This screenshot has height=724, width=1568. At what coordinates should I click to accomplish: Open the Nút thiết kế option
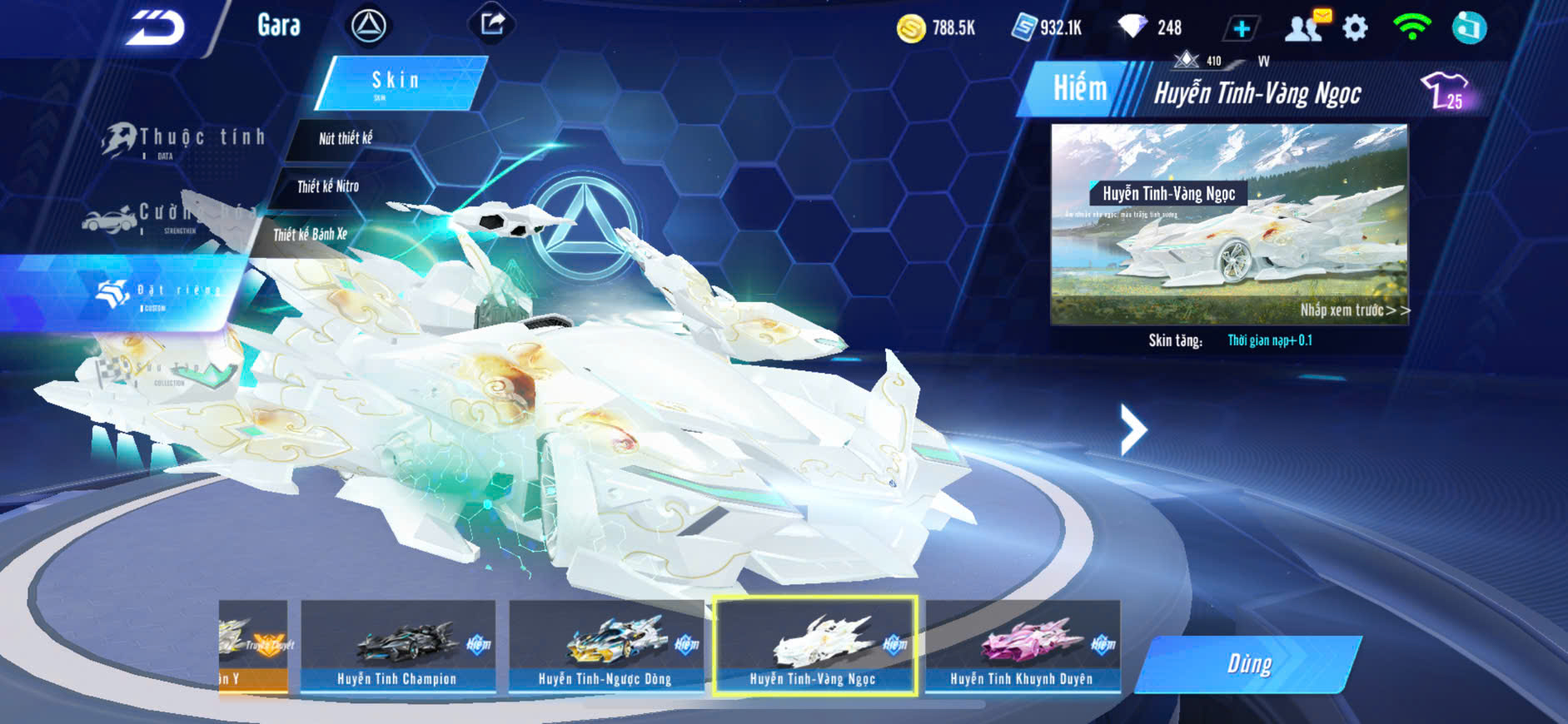pos(346,139)
